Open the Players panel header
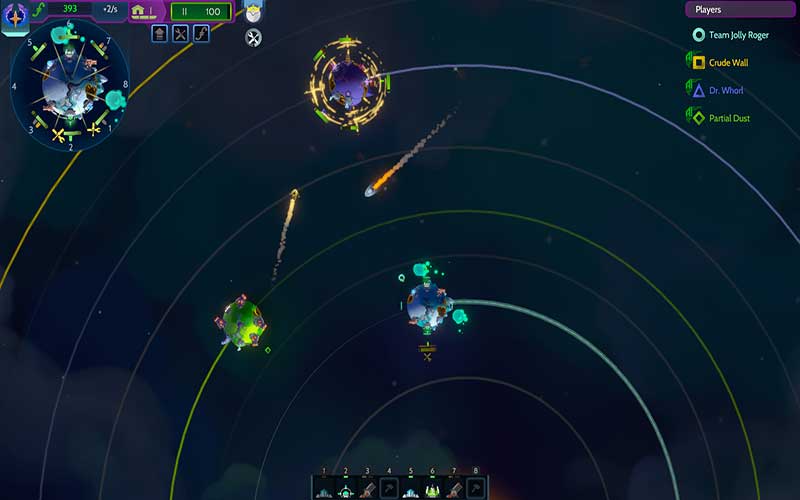The image size is (800, 500). 738,10
